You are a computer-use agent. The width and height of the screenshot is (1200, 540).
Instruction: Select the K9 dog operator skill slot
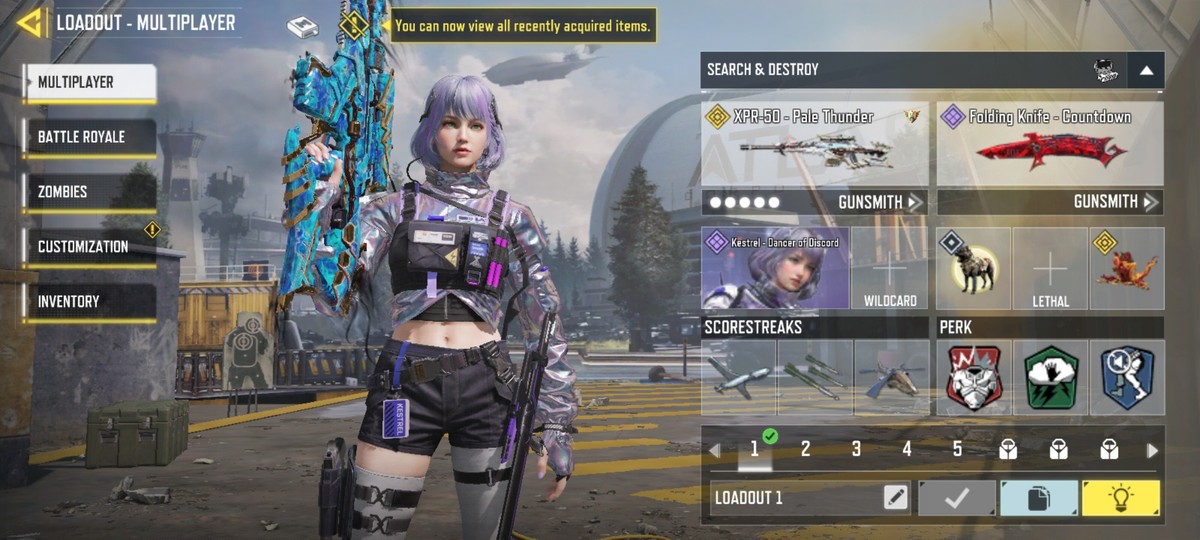974,269
